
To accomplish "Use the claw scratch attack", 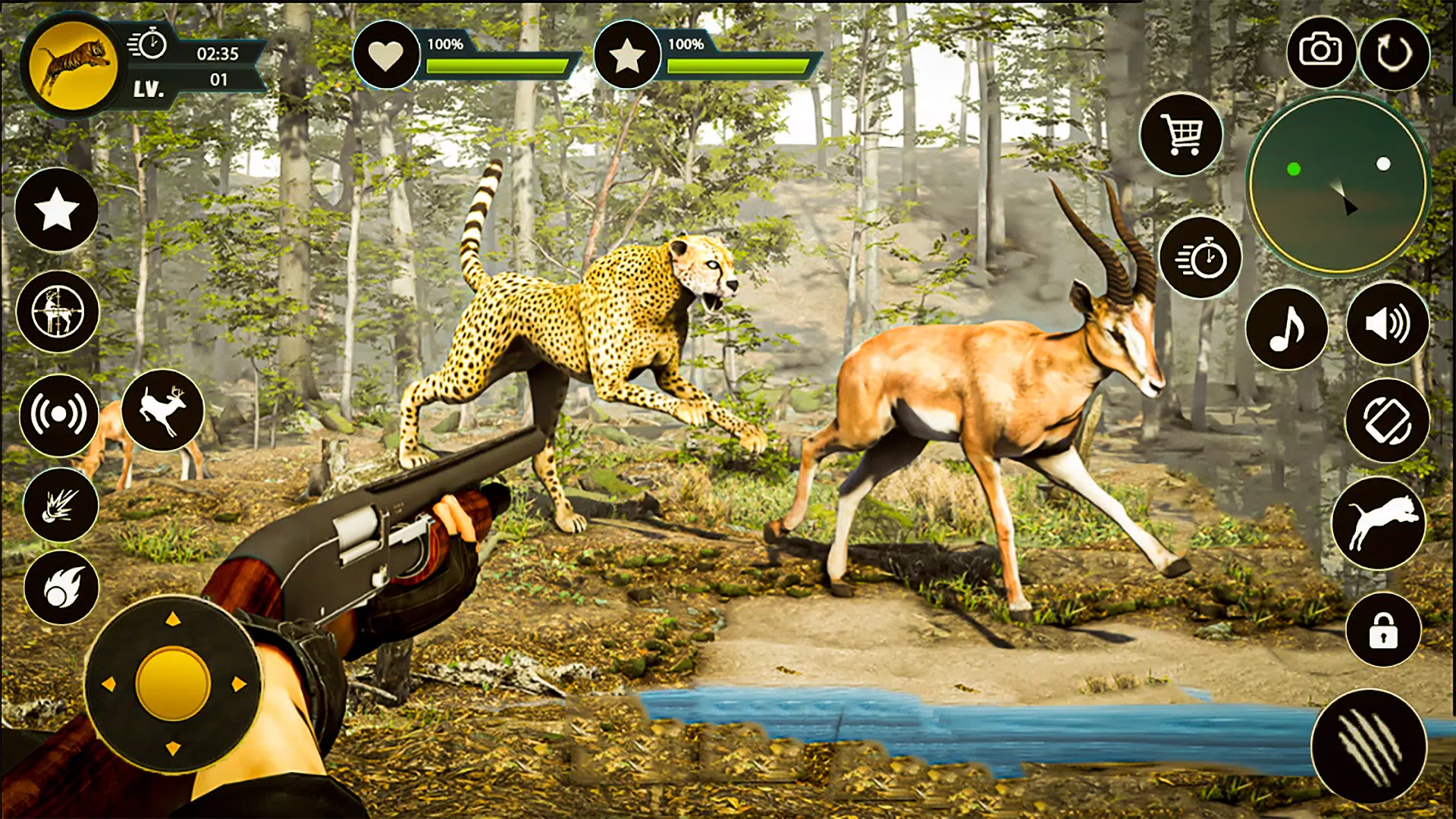I will pyautogui.click(x=1369, y=747).
